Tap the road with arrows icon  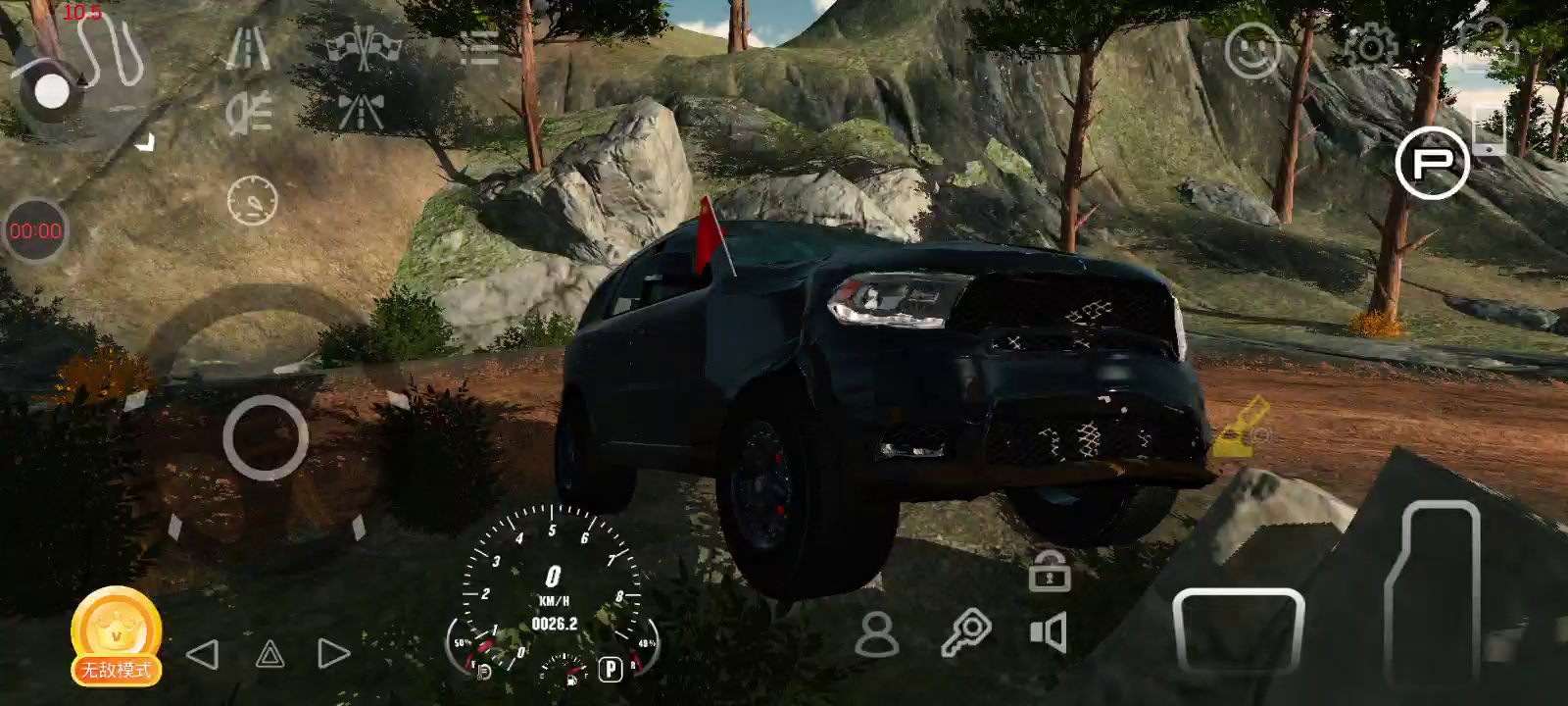[x=361, y=111]
